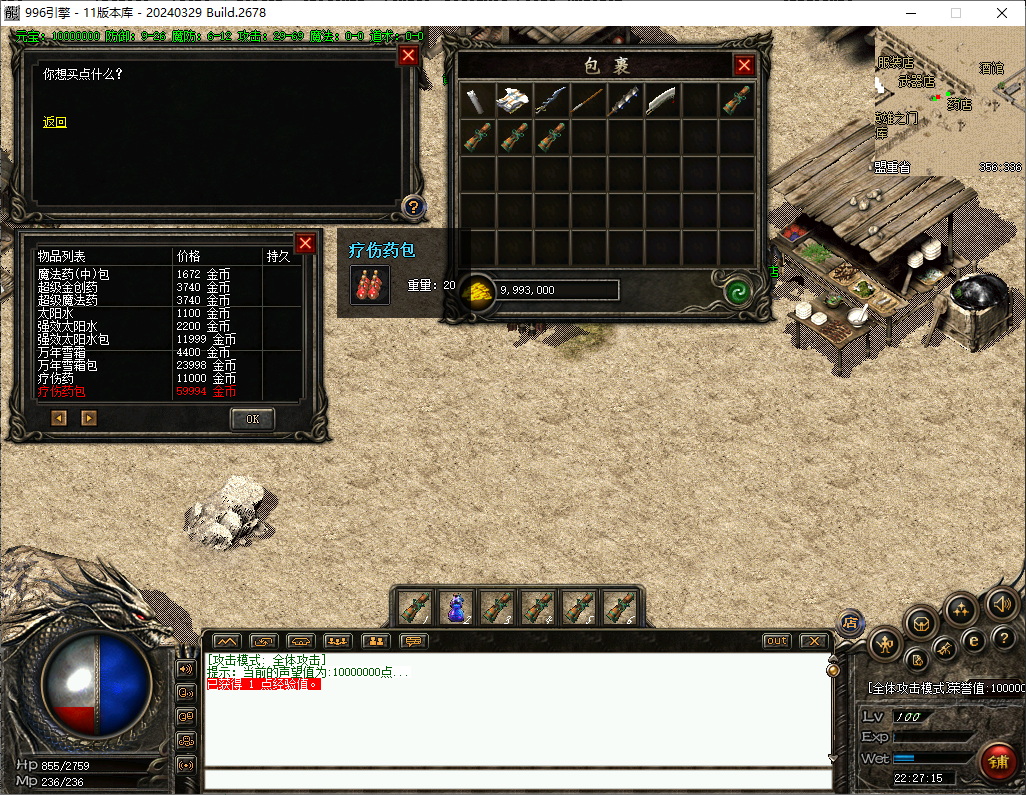Open the question mark help in NPC dialog
This screenshot has width=1026, height=795.
coord(412,207)
